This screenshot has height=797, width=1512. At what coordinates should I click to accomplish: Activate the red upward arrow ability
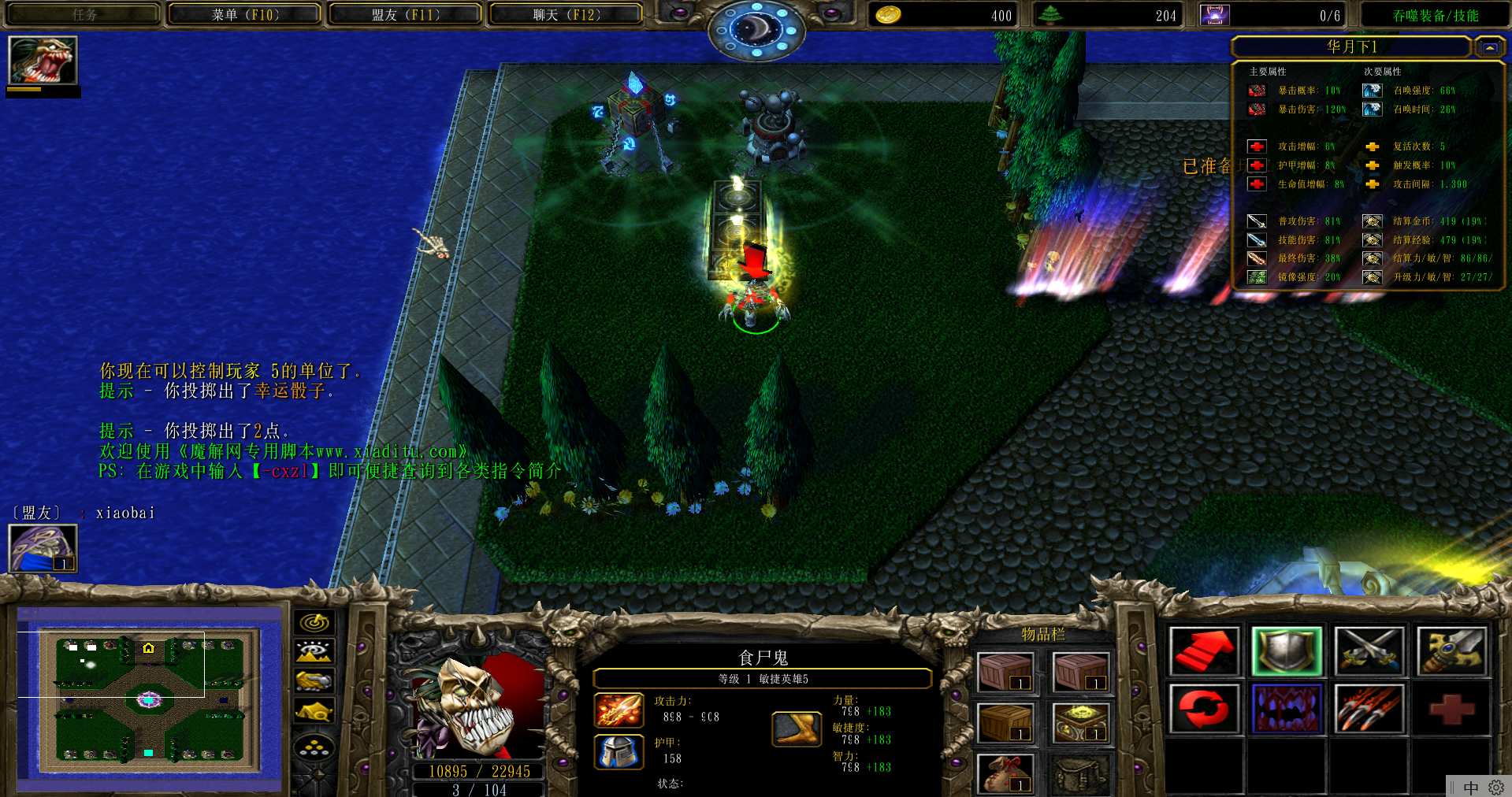pos(1203,651)
